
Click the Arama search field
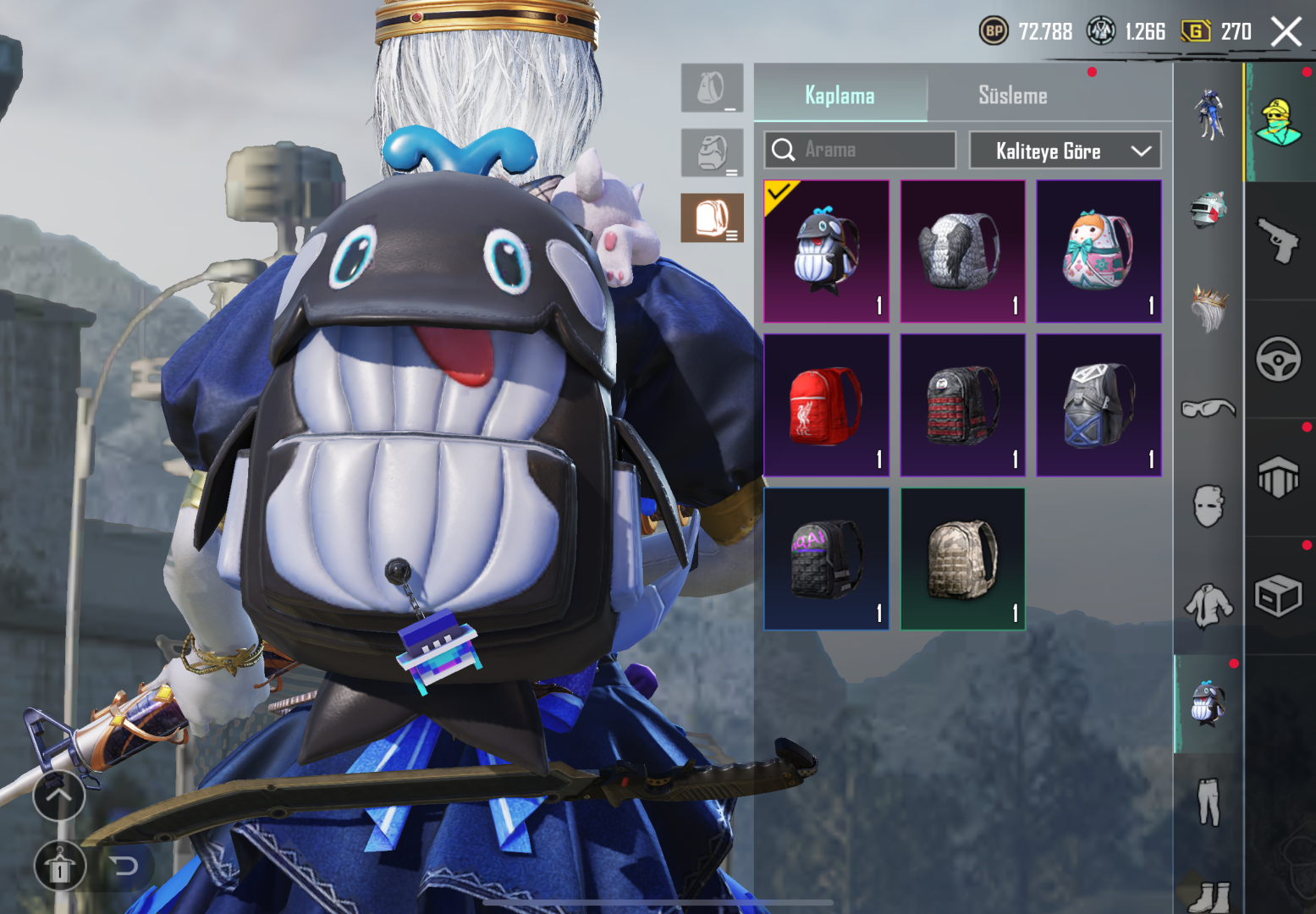pos(872,150)
